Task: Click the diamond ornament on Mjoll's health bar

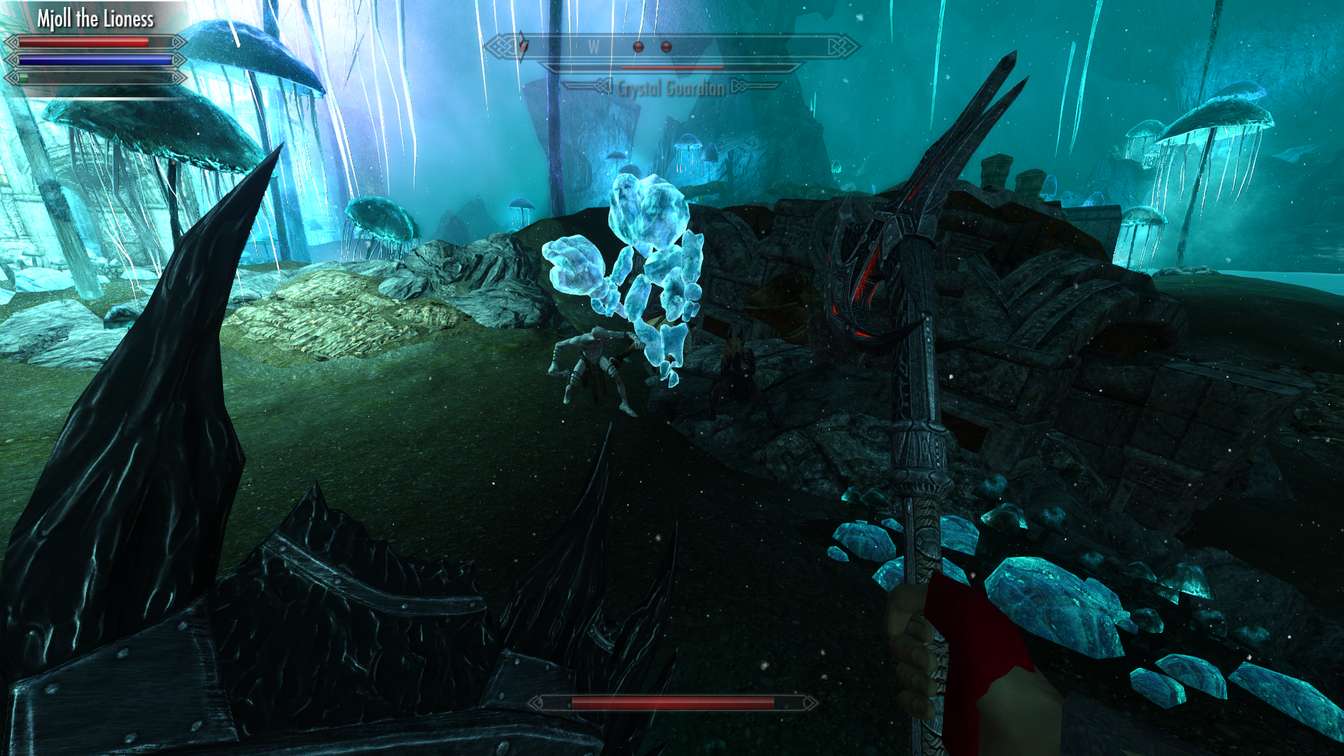Action: coord(13,42)
